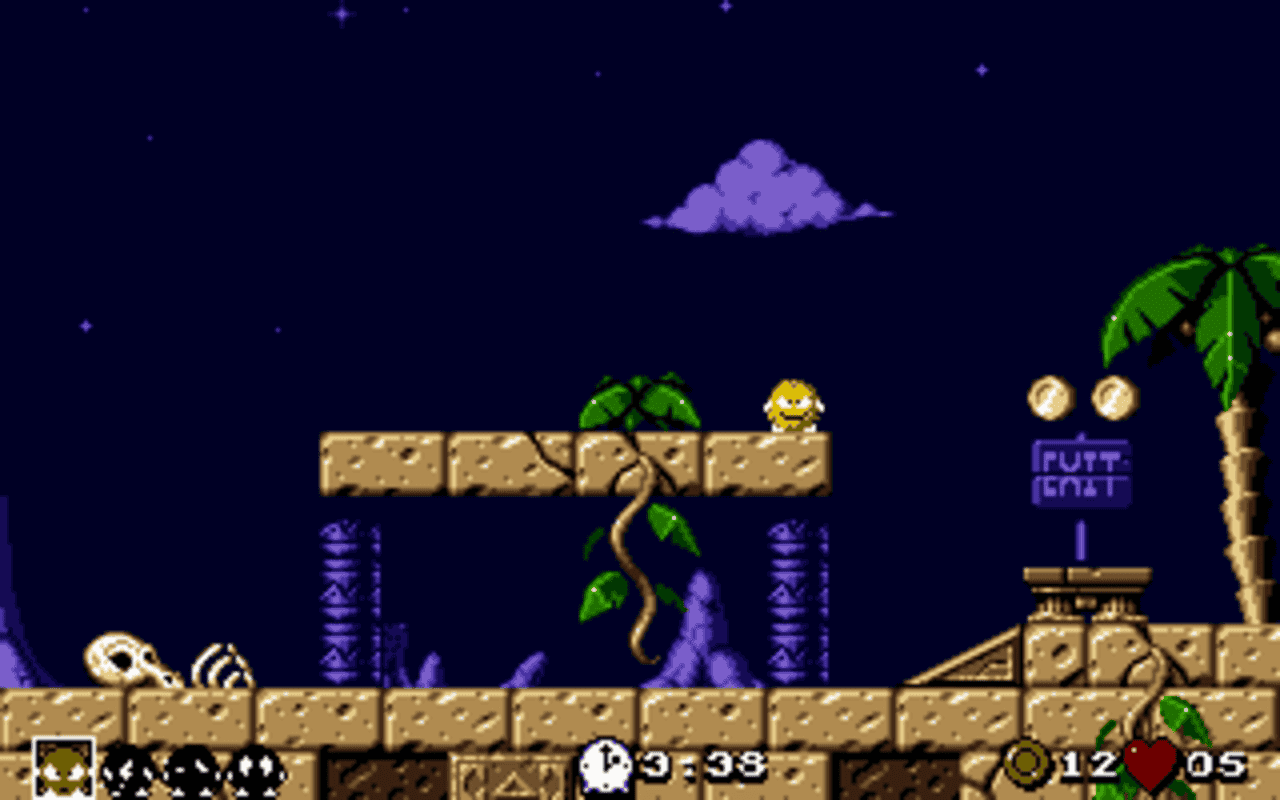The height and width of the screenshot is (800, 1280).
Task: Open the coin count showing 12
Action: (1090, 763)
